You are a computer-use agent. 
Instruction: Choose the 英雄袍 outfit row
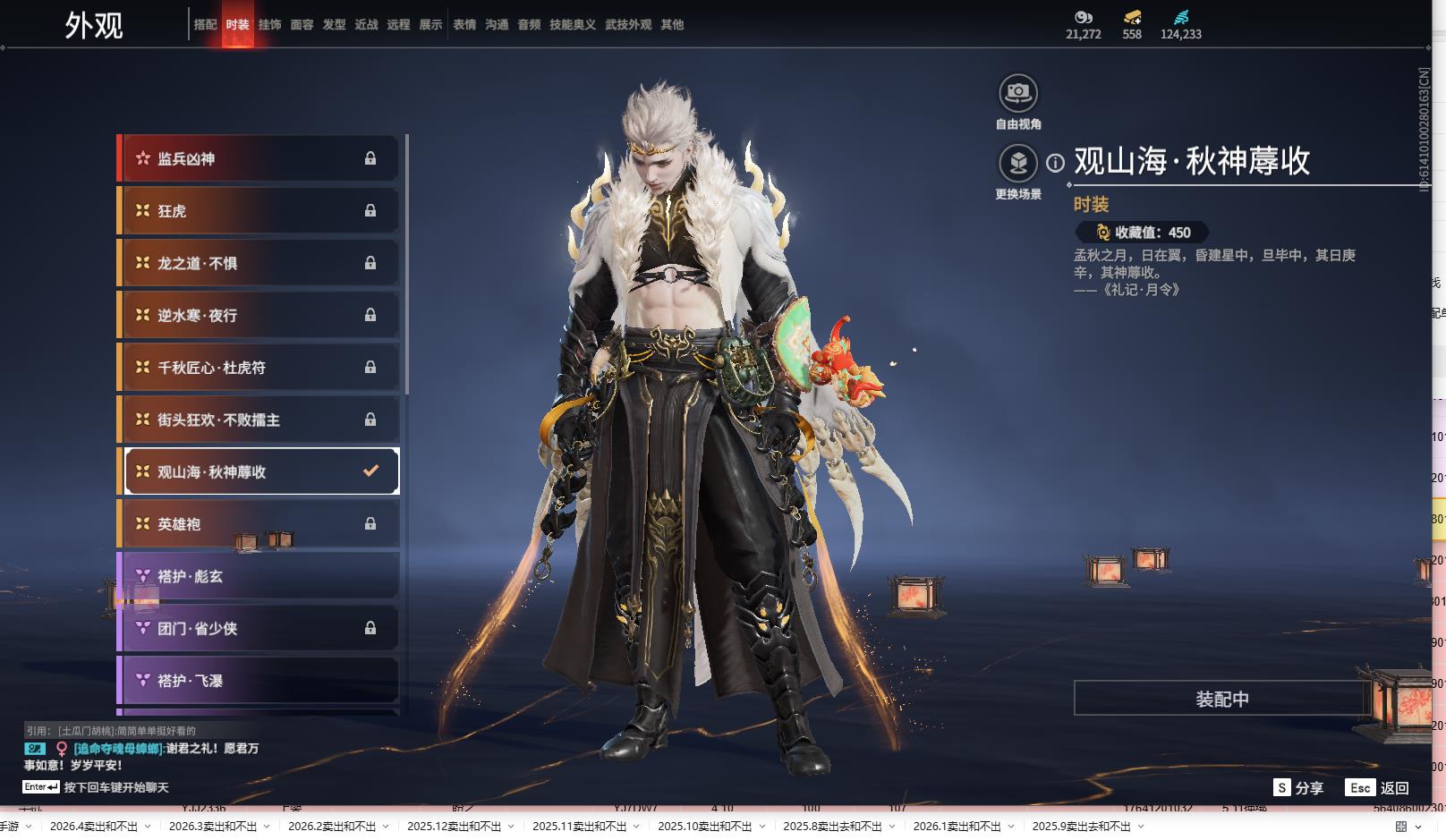pyautogui.click(x=259, y=524)
